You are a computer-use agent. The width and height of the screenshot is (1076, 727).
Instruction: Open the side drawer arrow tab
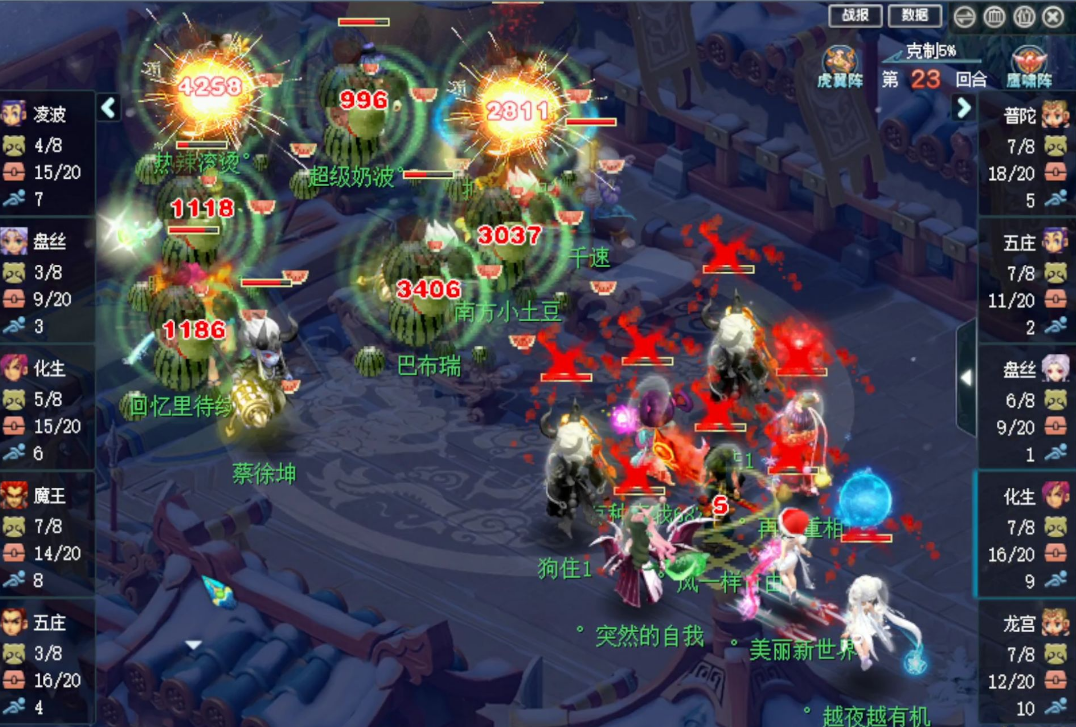click(966, 378)
